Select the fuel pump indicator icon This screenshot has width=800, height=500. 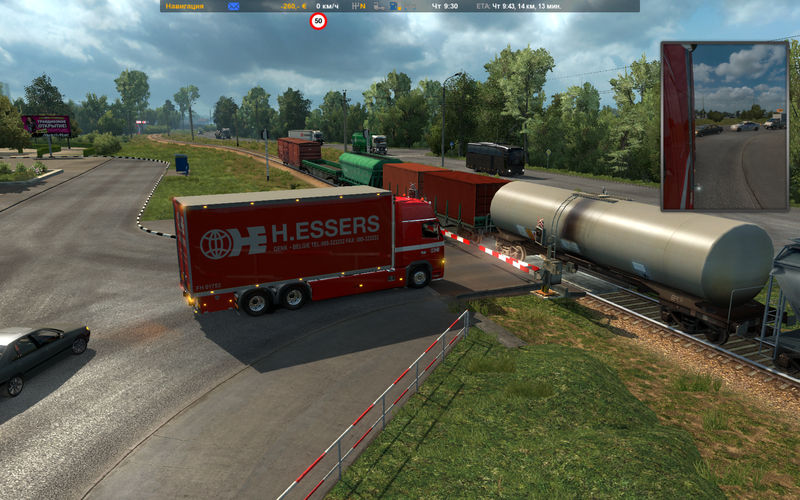point(394,6)
